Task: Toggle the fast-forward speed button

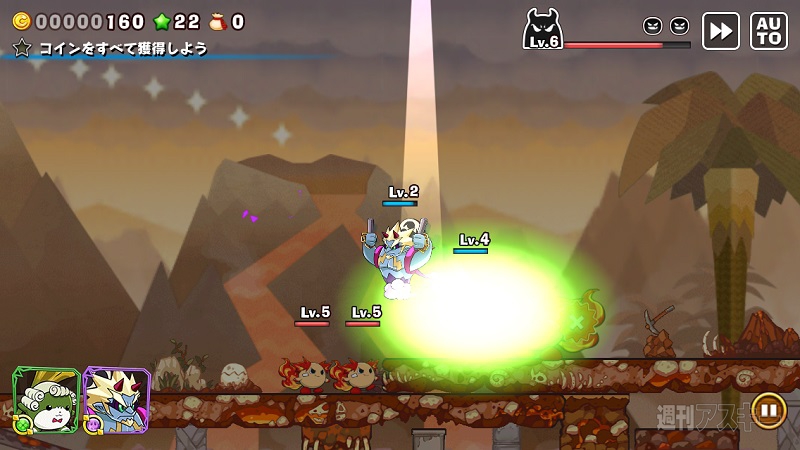Action: (720, 31)
